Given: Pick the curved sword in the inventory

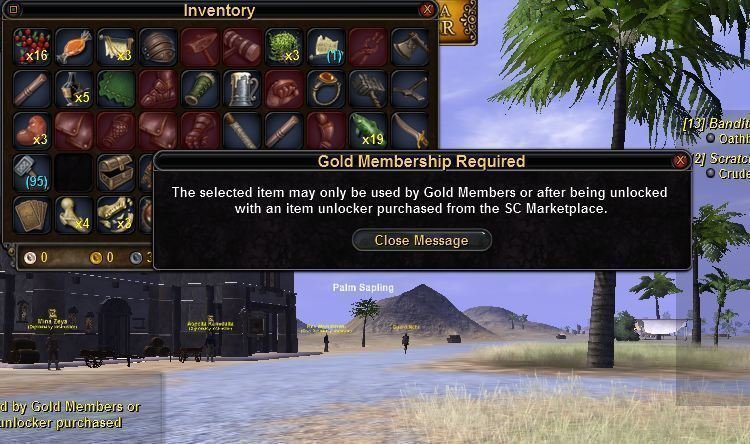Looking at the screenshot, I should (x=409, y=130).
